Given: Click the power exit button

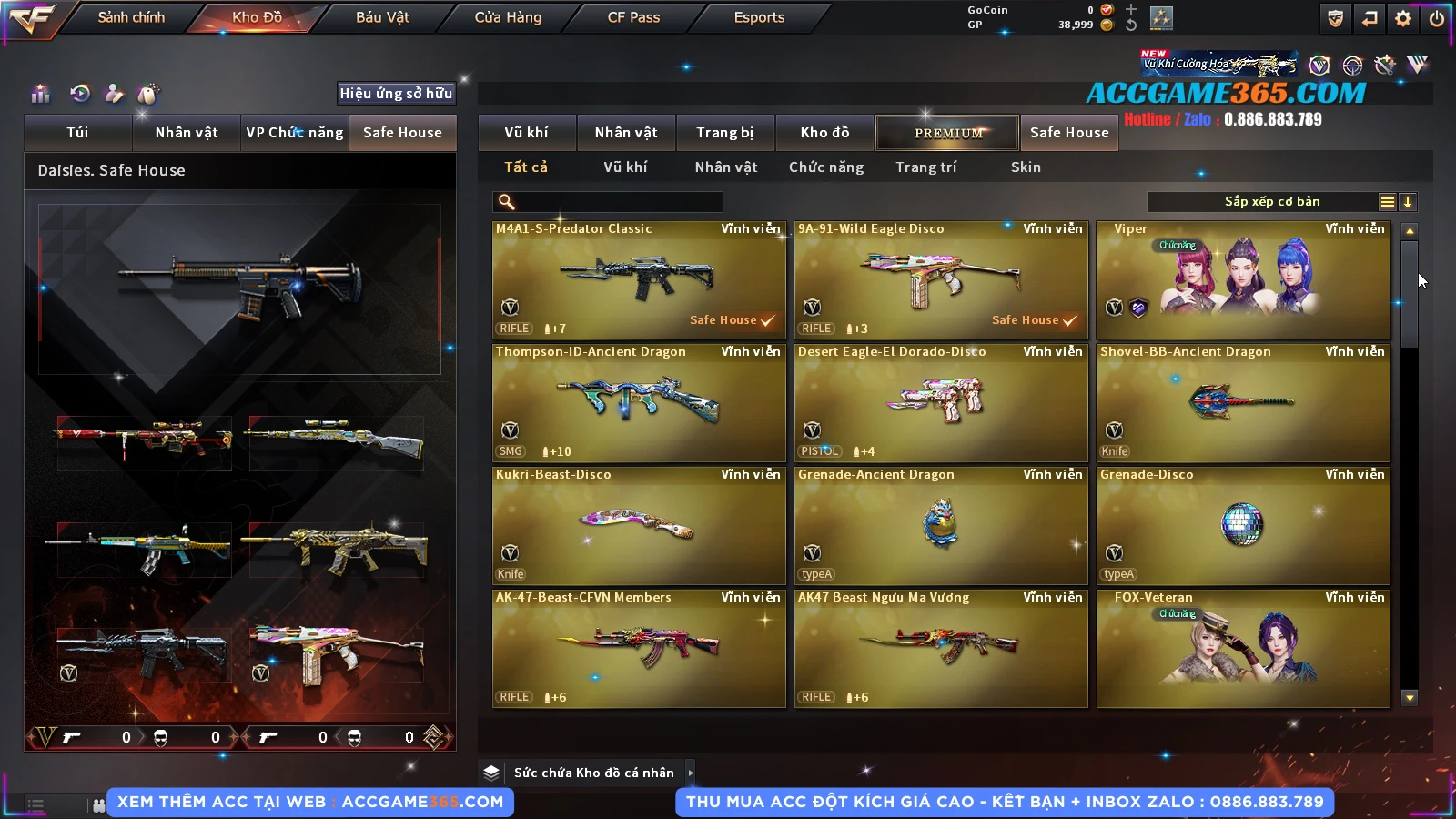Looking at the screenshot, I should tap(1437, 18).
